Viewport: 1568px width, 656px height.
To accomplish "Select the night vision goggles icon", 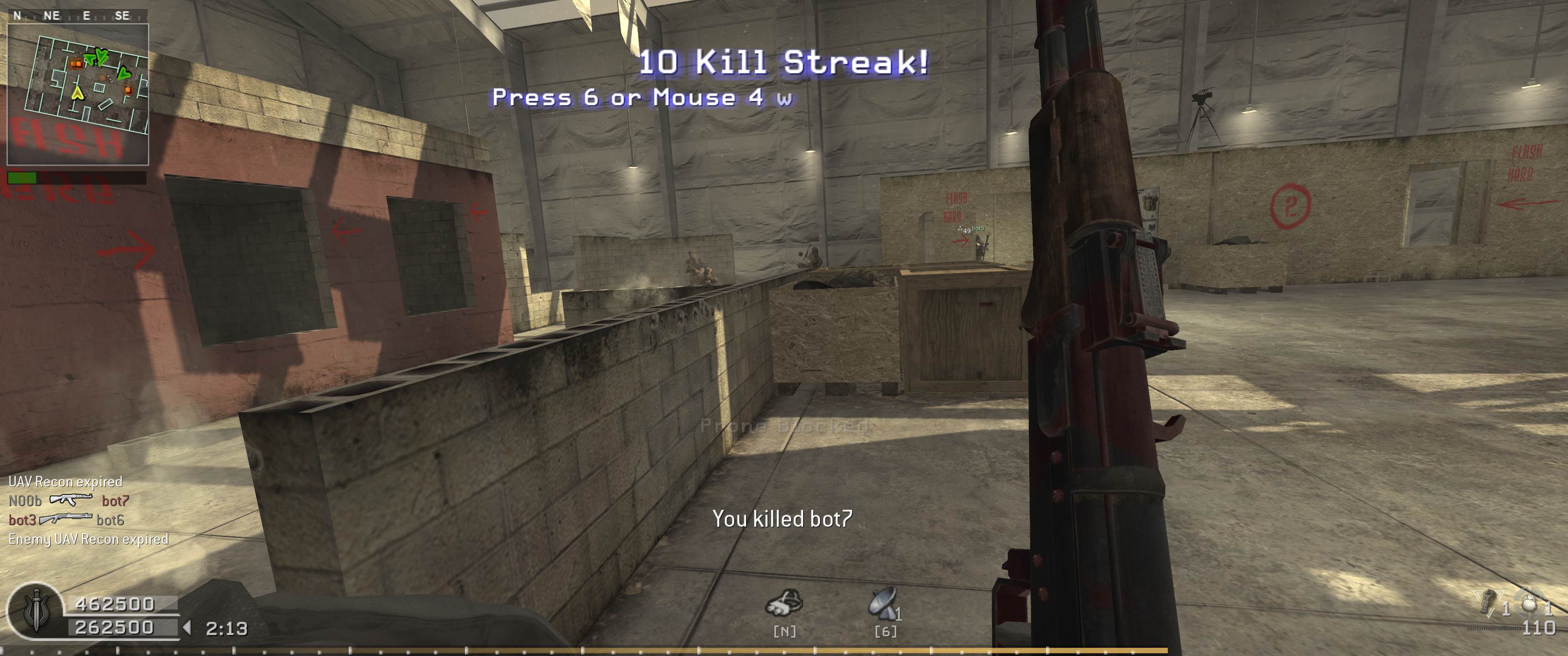I will 784,604.
